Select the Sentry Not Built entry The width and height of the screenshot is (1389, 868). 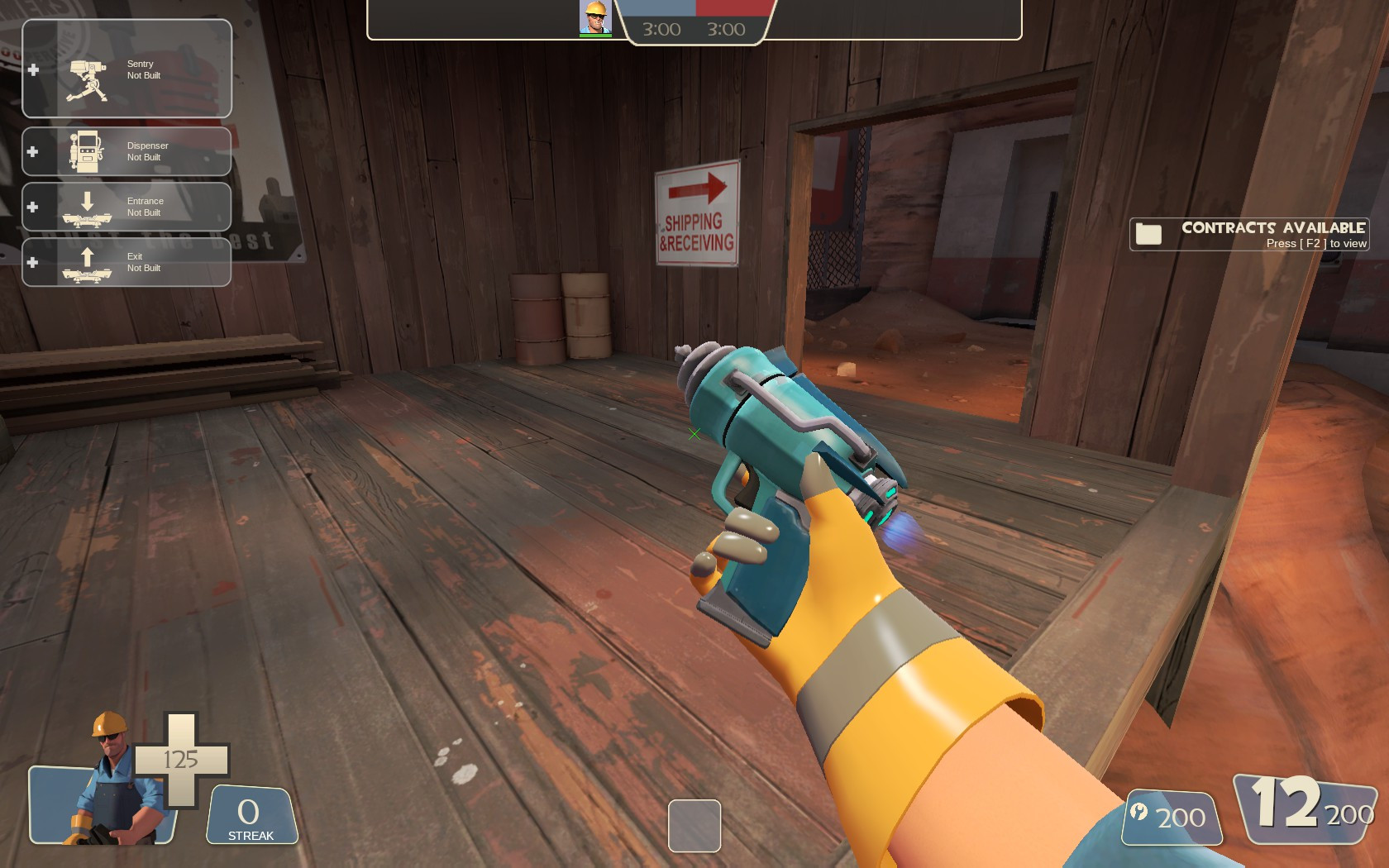point(142,69)
